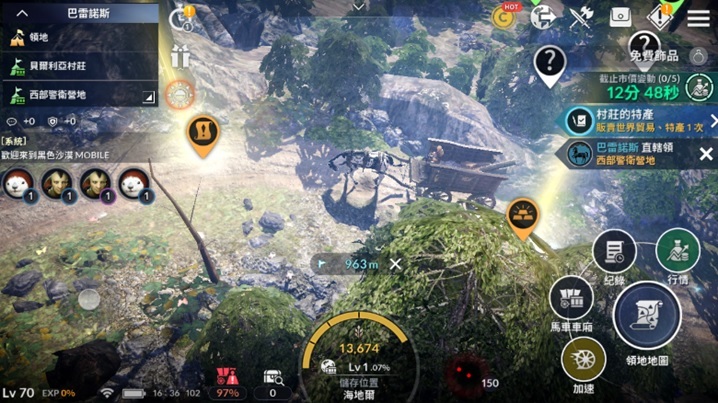Tap the globe with arrow icon

point(544,17)
